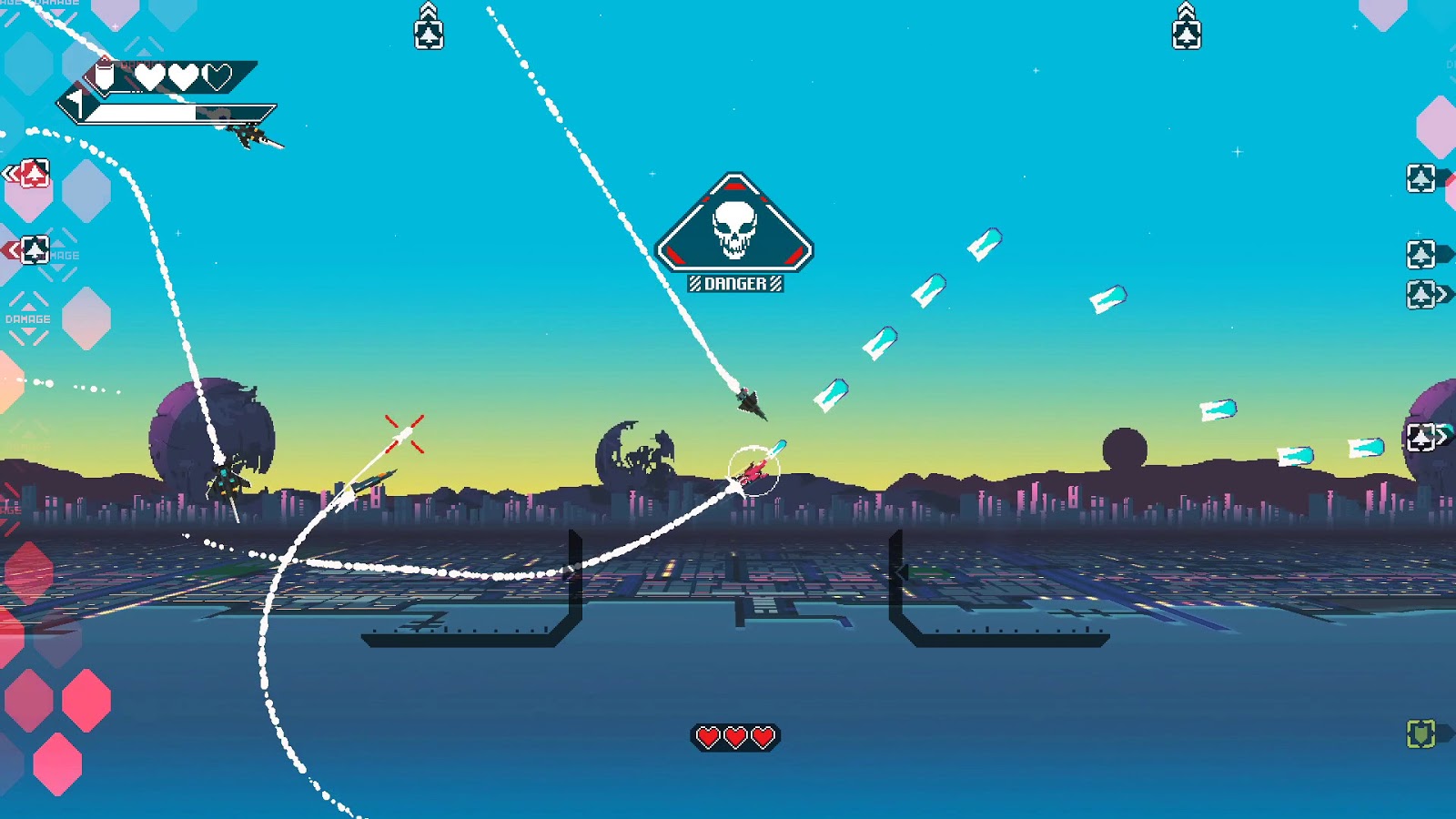Click the ammo canister icon in the health bar
Image resolution: width=1456 pixels, height=819 pixels.
coord(104,76)
